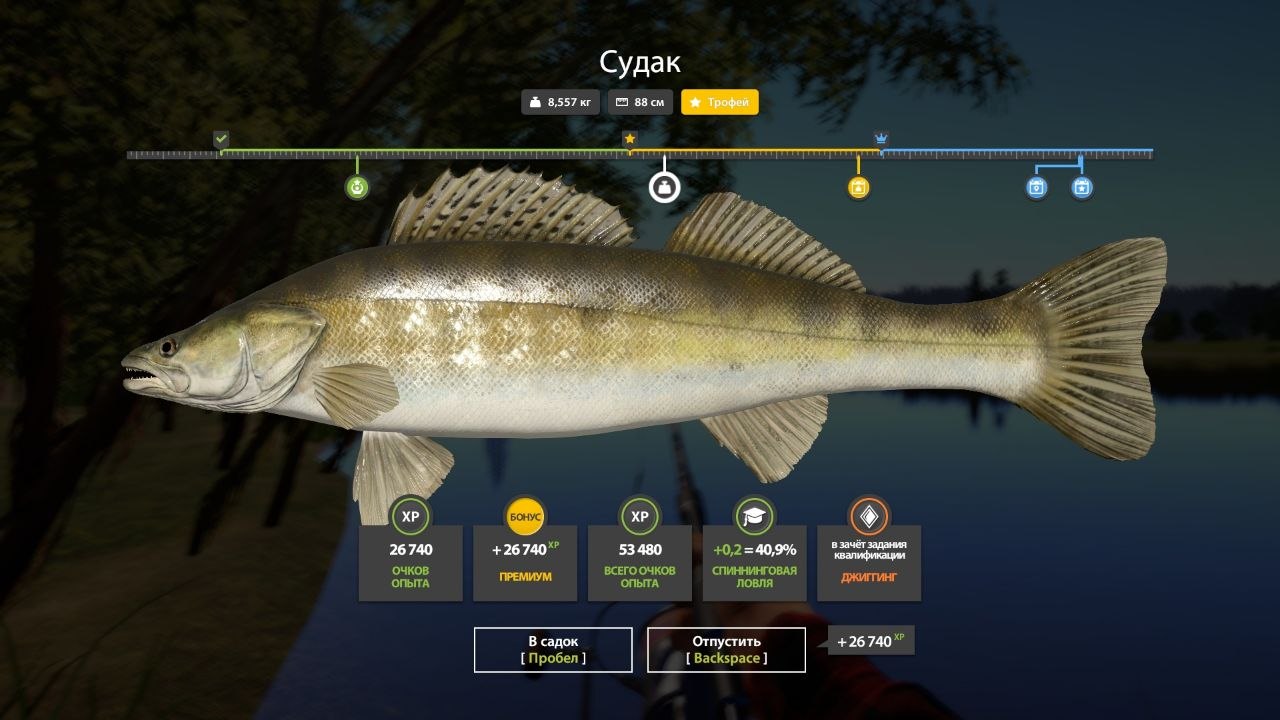
Task: Click the yellow star trophy threshold marker
Action: 631,139
